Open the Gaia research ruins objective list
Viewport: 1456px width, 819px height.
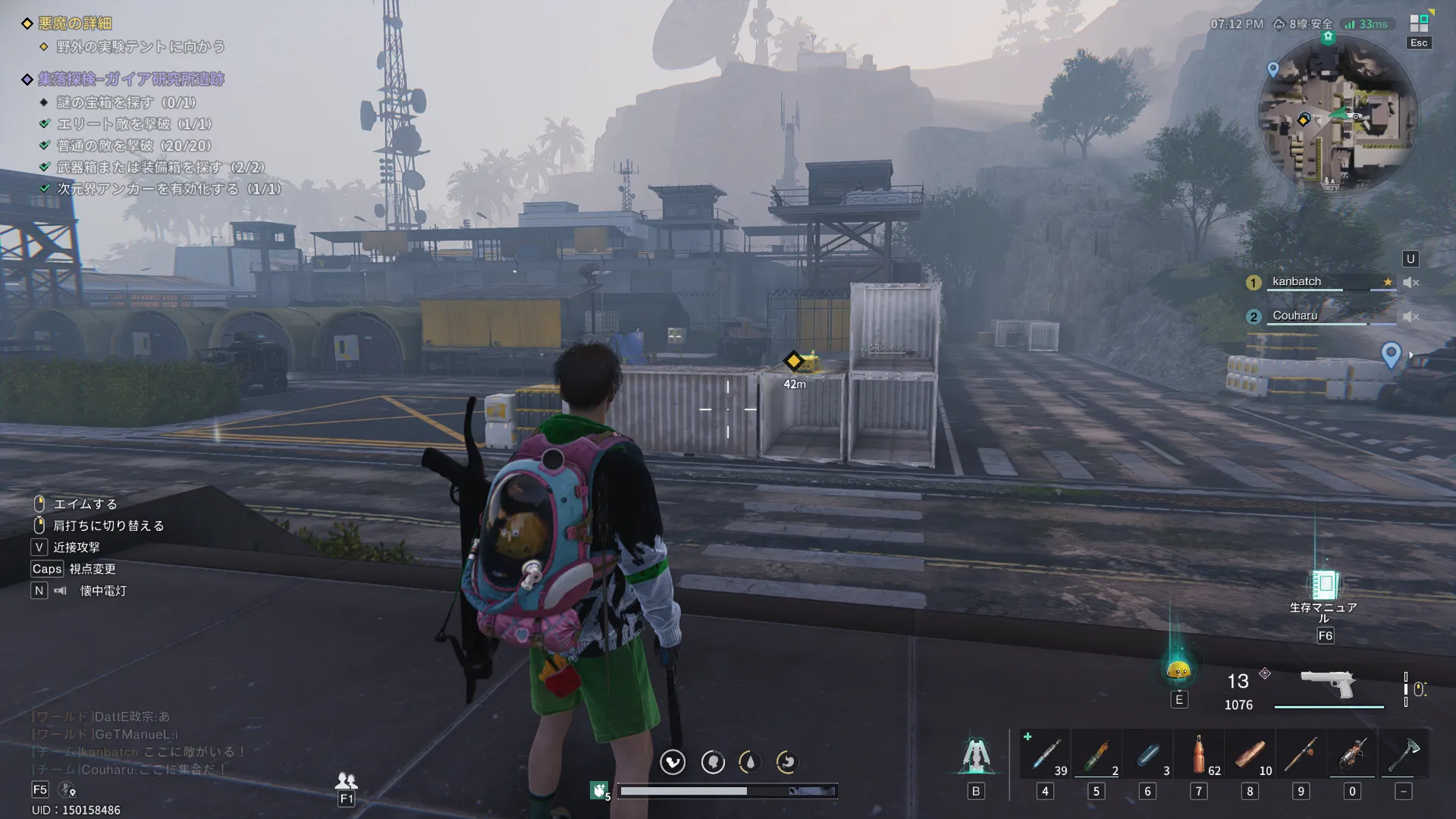(x=130, y=79)
